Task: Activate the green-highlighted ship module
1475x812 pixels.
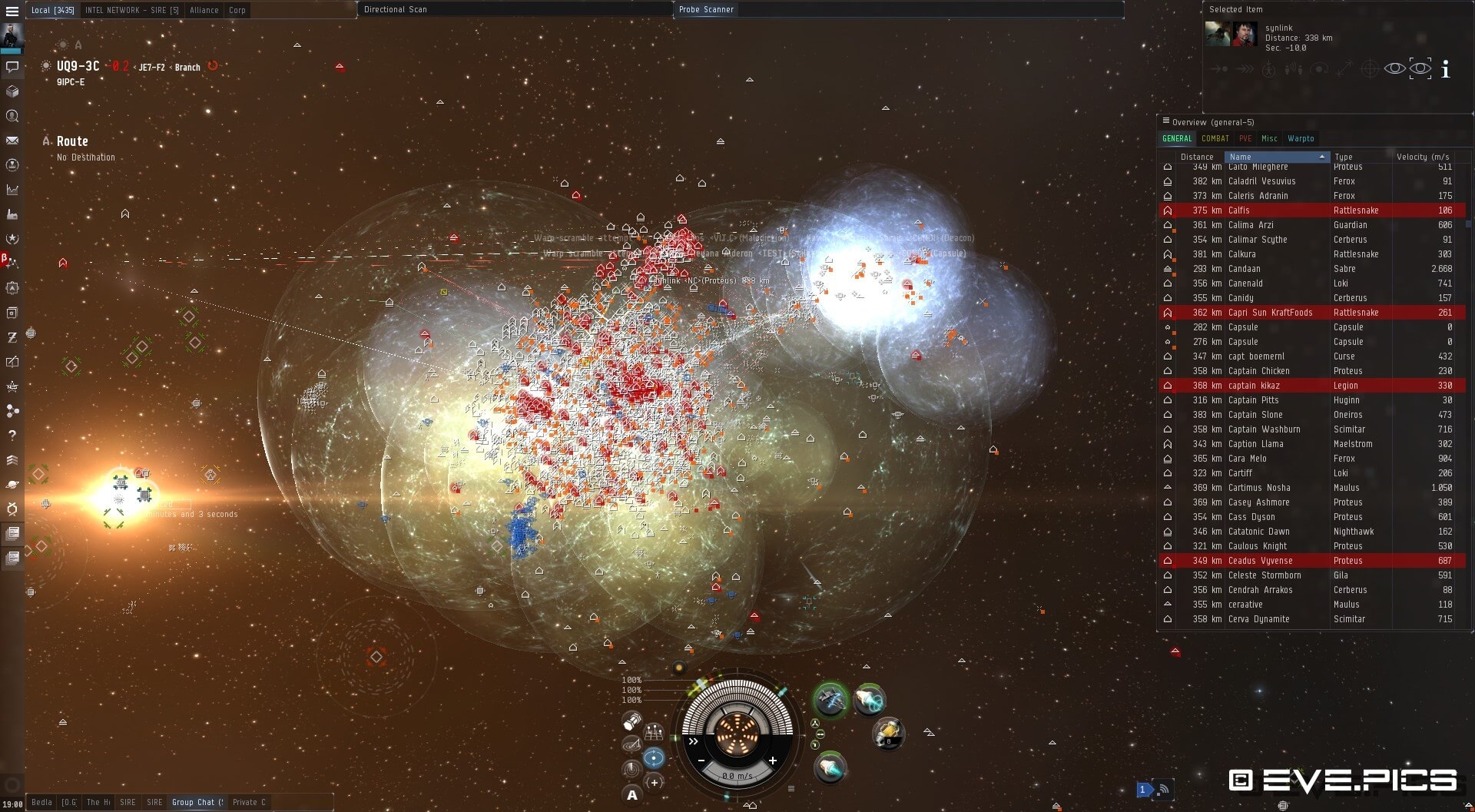Action: click(x=830, y=700)
